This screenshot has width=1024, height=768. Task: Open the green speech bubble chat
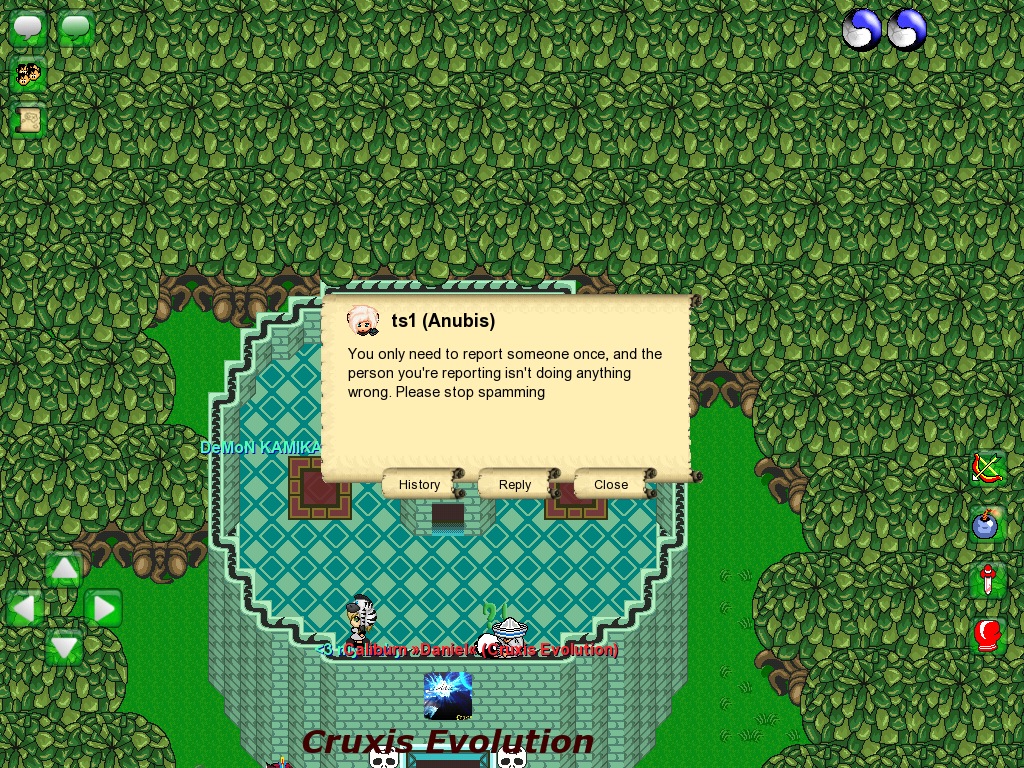[76, 28]
